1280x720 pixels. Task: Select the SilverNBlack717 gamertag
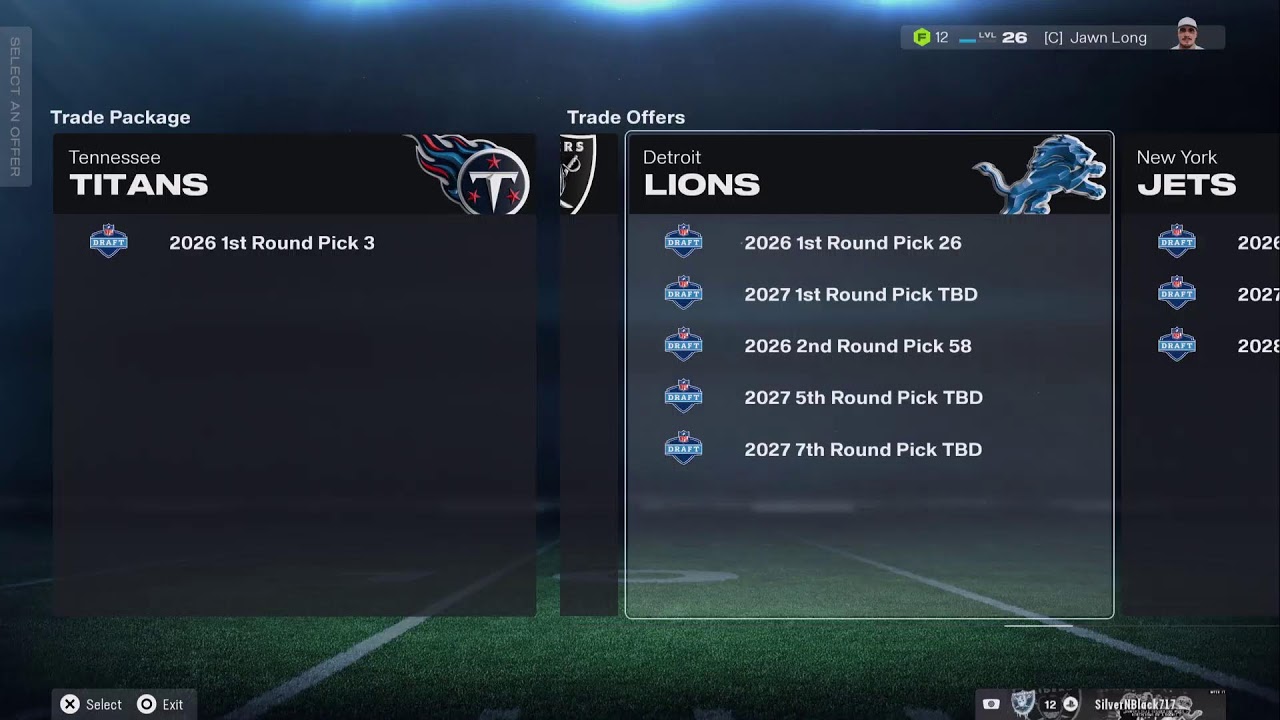[x=1135, y=704]
